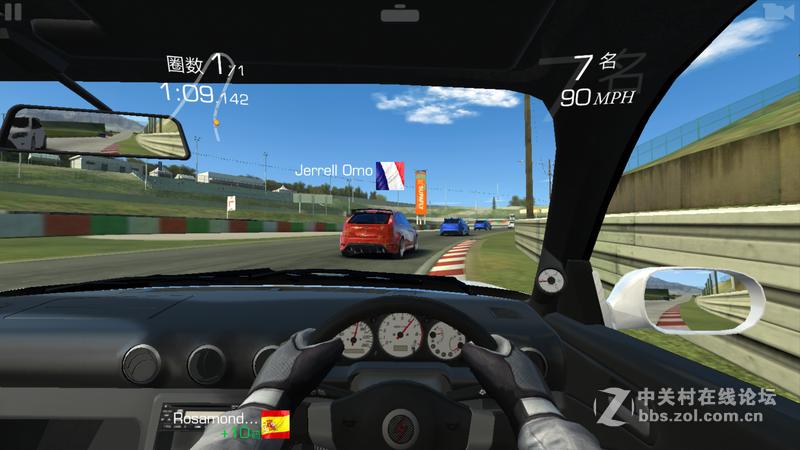Screen dimensions: 800x450
Task: Tap the top-center pull-down handle
Action: (399, 14)
